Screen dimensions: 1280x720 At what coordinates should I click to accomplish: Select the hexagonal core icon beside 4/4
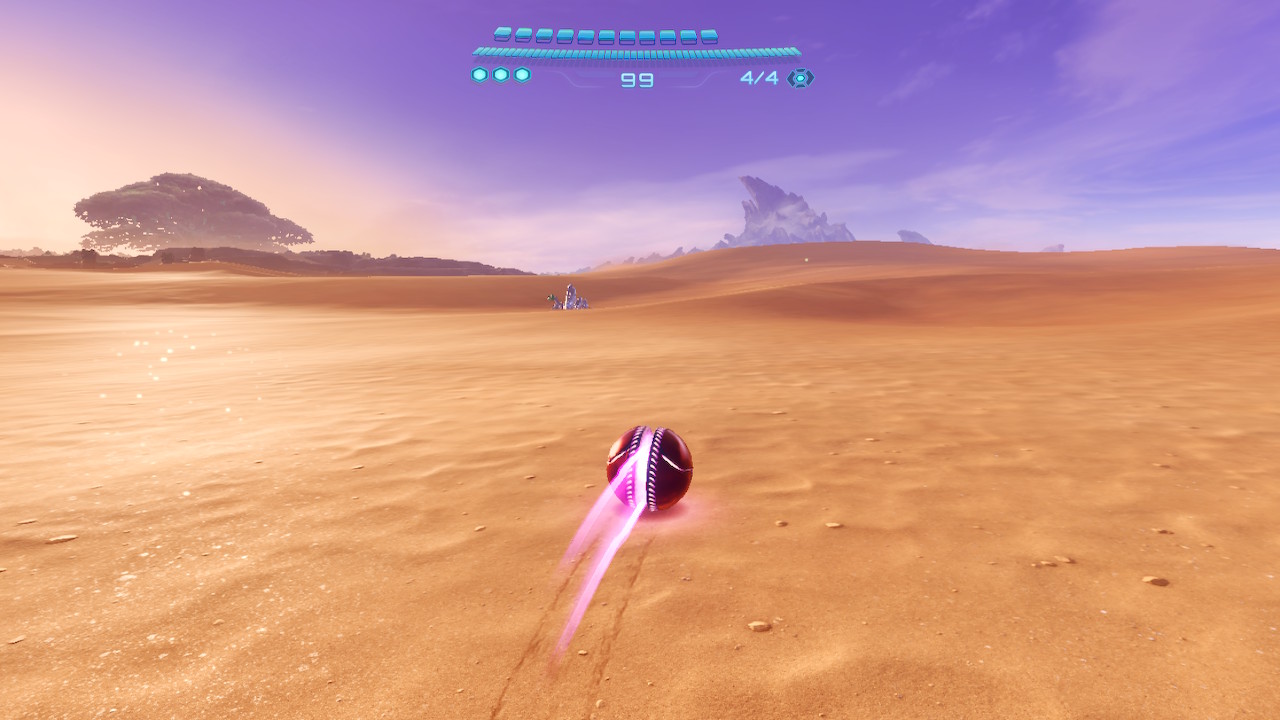pyautogui.click(x=800, y=78)
